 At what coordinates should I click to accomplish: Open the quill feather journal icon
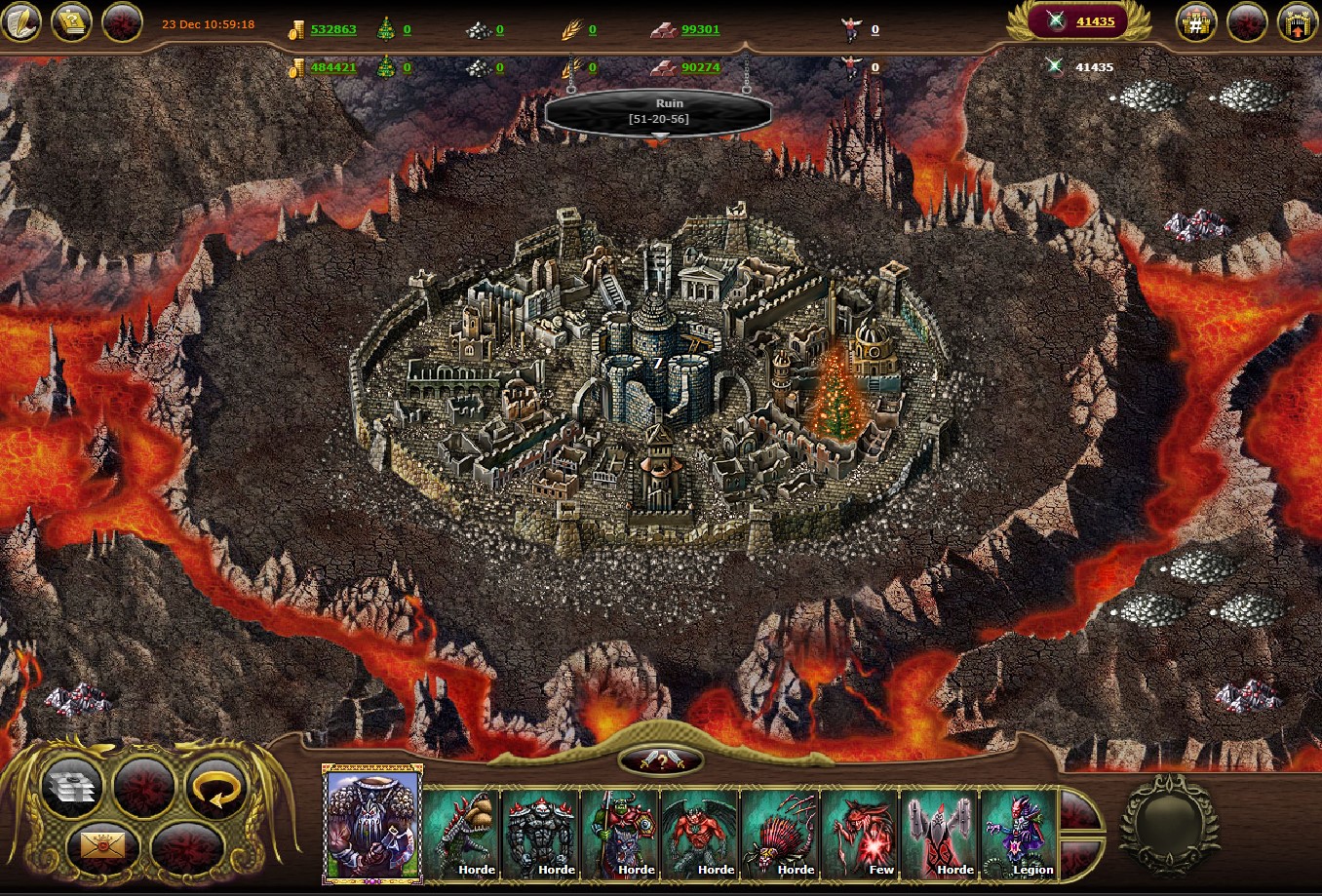pyautogui.click(x=21, y=22)
